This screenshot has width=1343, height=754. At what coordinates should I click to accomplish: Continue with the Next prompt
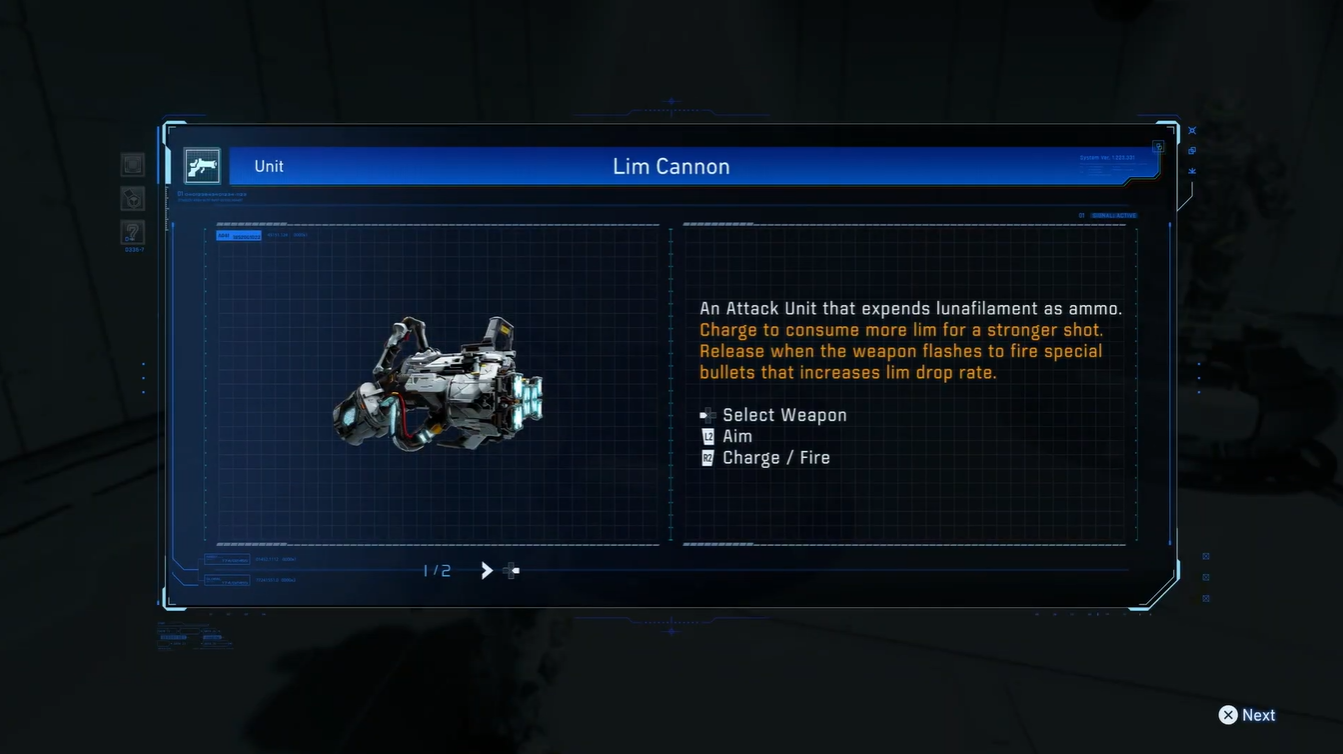(1246, 715)
